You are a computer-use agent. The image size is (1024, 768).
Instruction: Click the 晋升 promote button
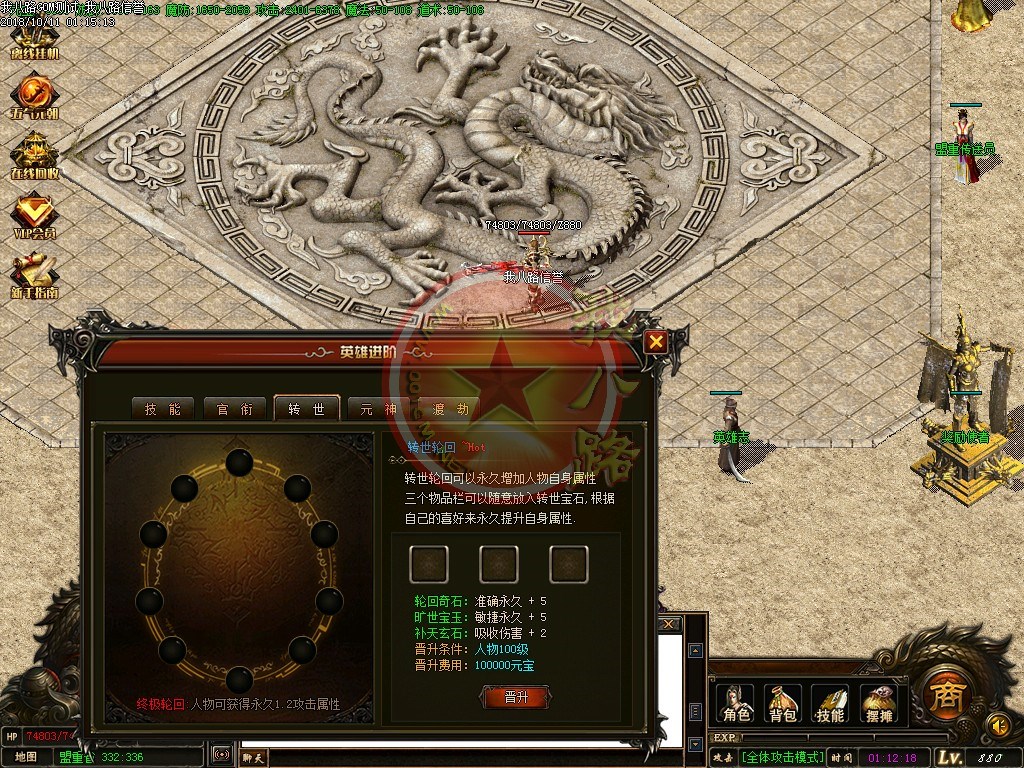point(516,697)
